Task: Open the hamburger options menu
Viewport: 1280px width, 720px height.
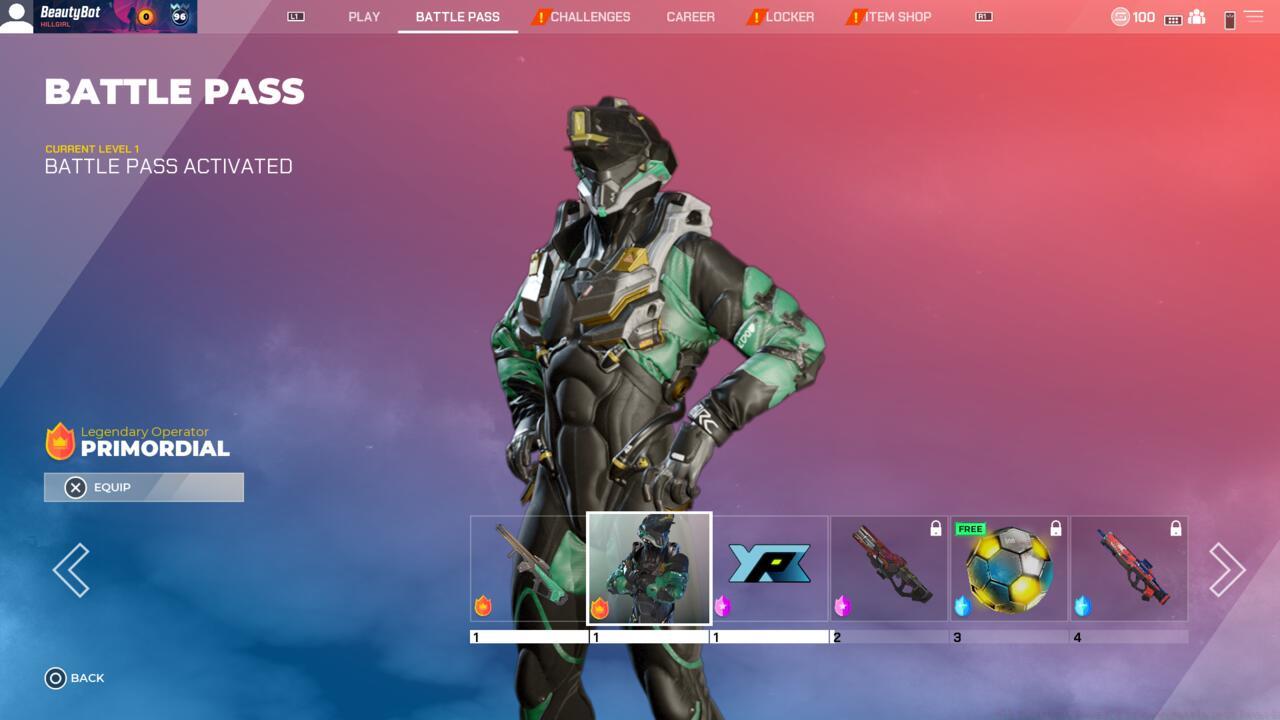Action: pyautogui.click(x=1253, y=17)
